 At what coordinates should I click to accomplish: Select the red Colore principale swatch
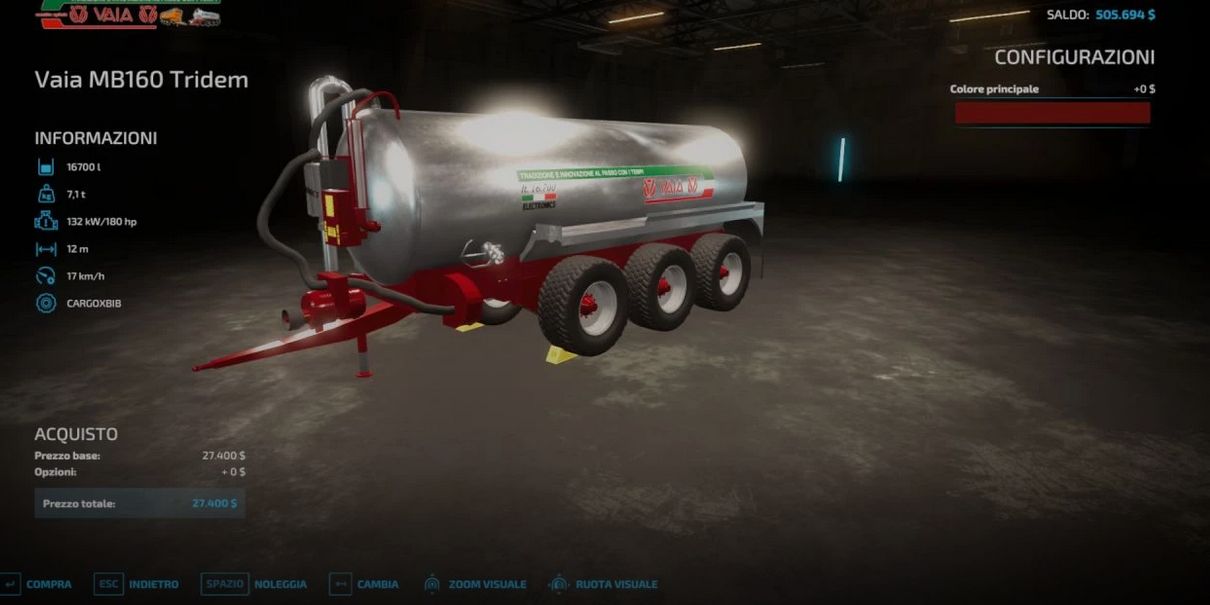(x=1052, y=113)
